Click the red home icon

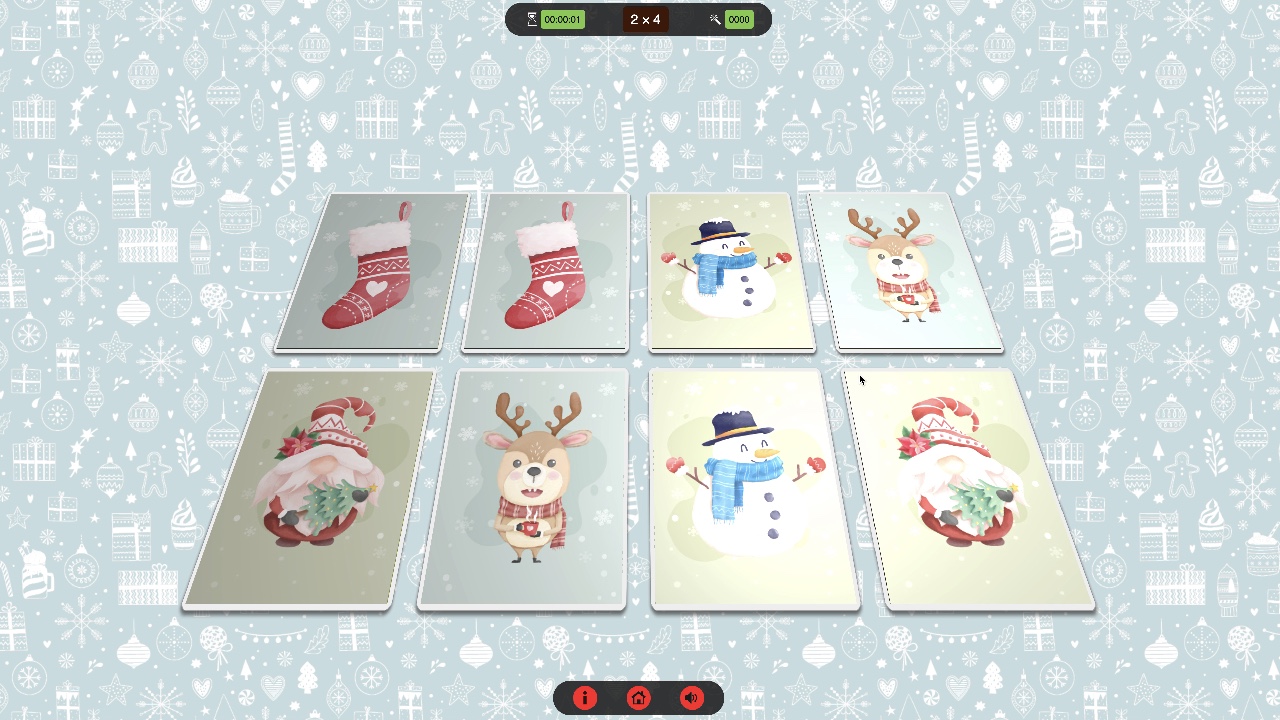click(x=638, y=698)
